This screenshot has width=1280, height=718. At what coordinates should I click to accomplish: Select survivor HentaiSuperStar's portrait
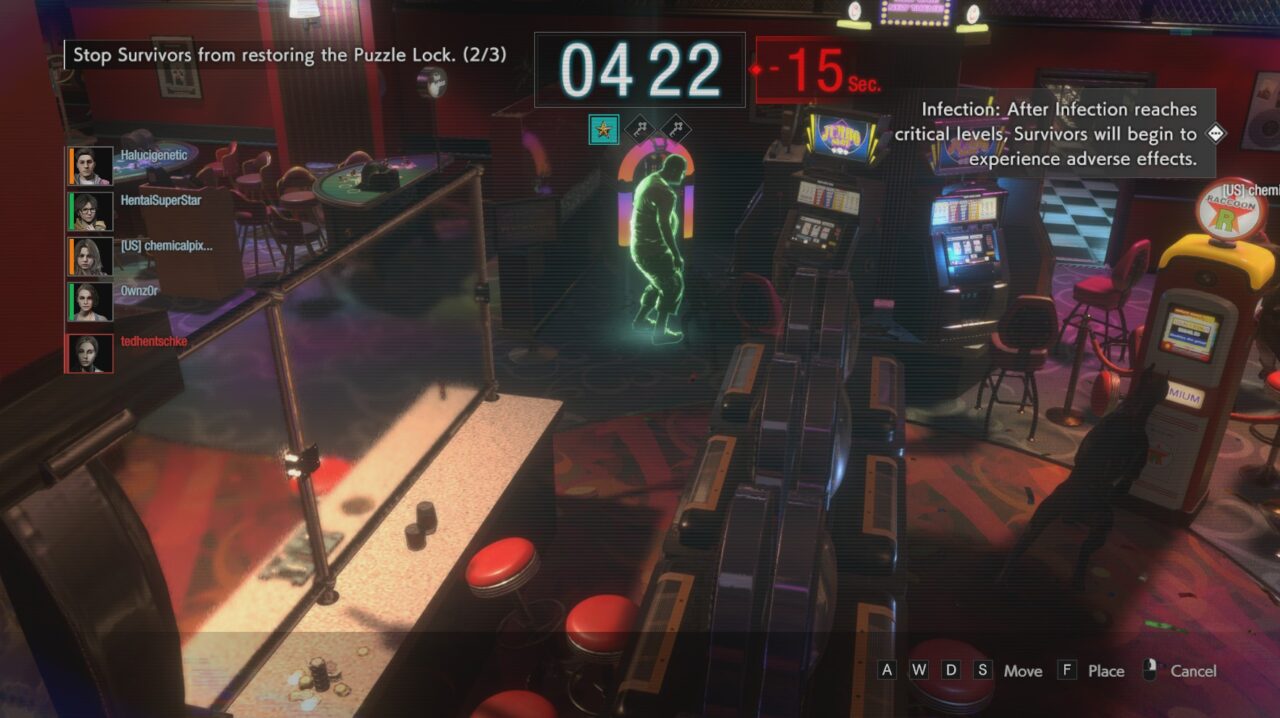pyautogui.click(x=90, y=211)
